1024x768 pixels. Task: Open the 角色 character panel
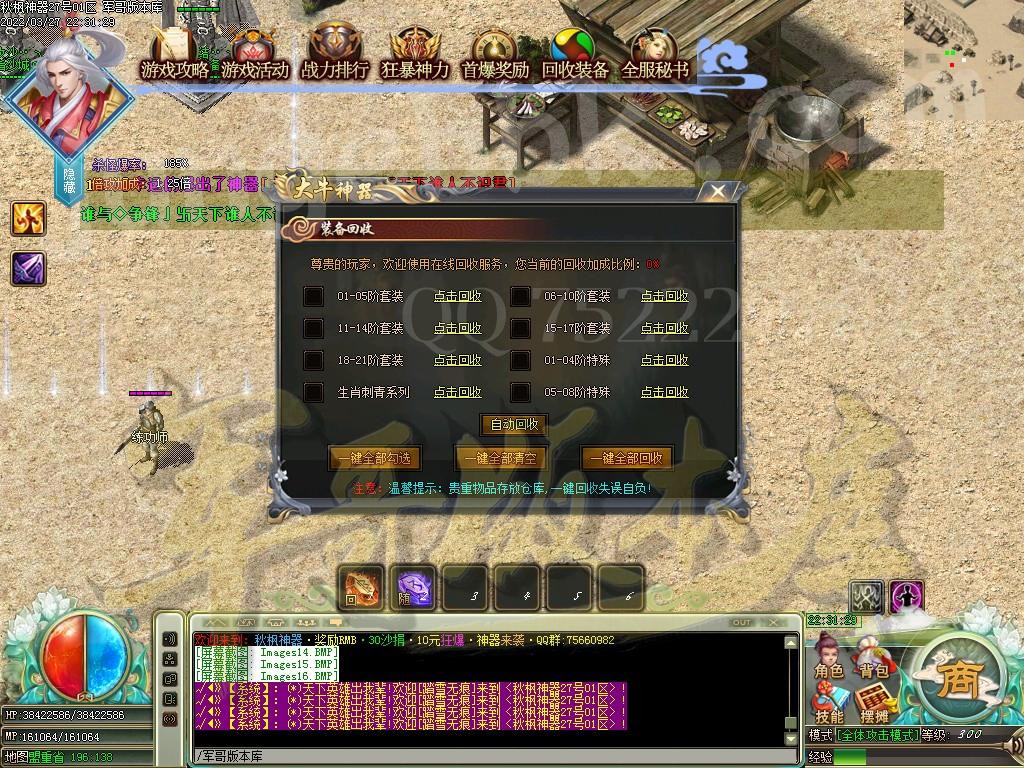829,658
